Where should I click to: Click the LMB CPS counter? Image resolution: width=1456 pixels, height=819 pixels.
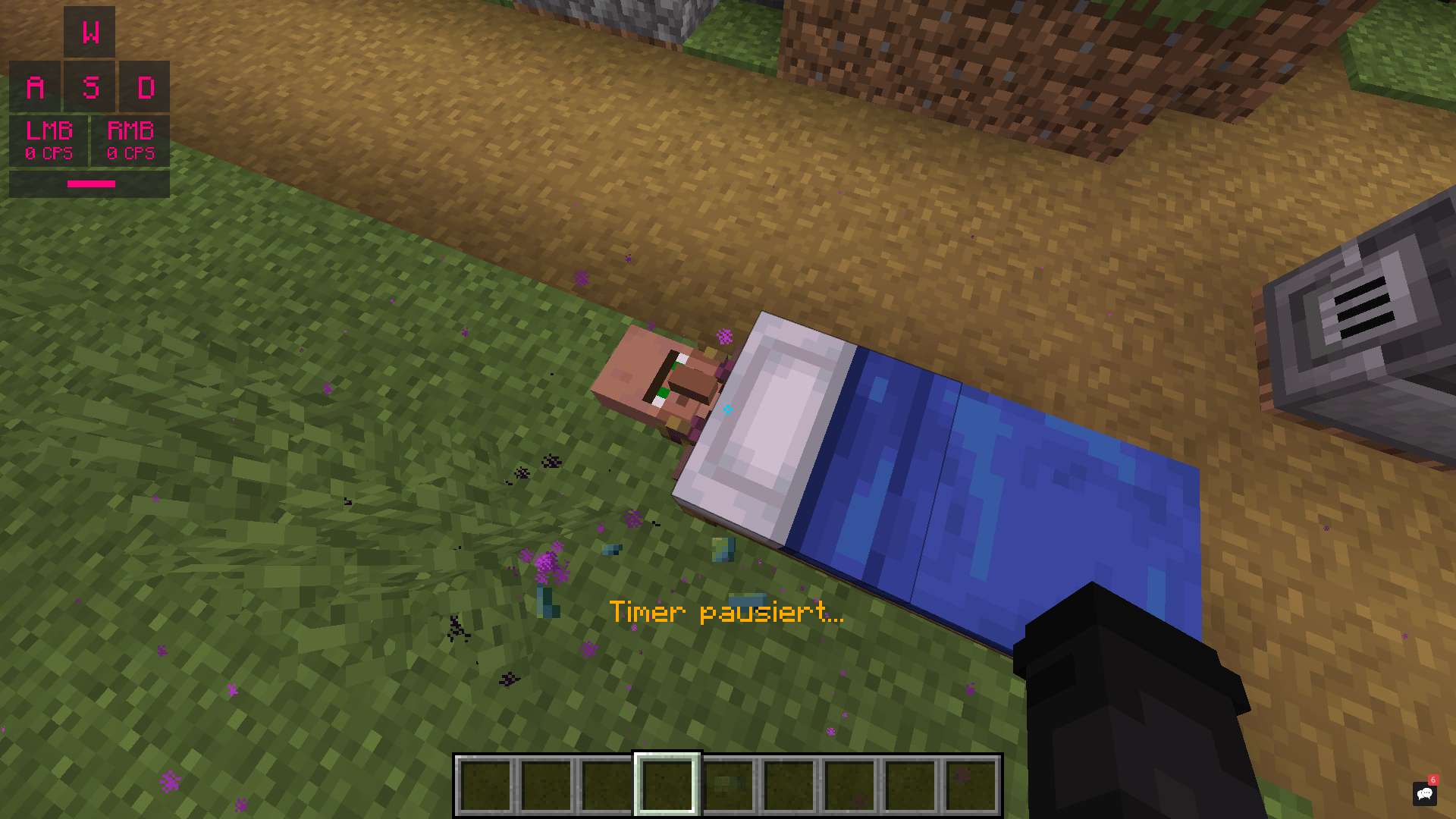(x=49, y=140)
